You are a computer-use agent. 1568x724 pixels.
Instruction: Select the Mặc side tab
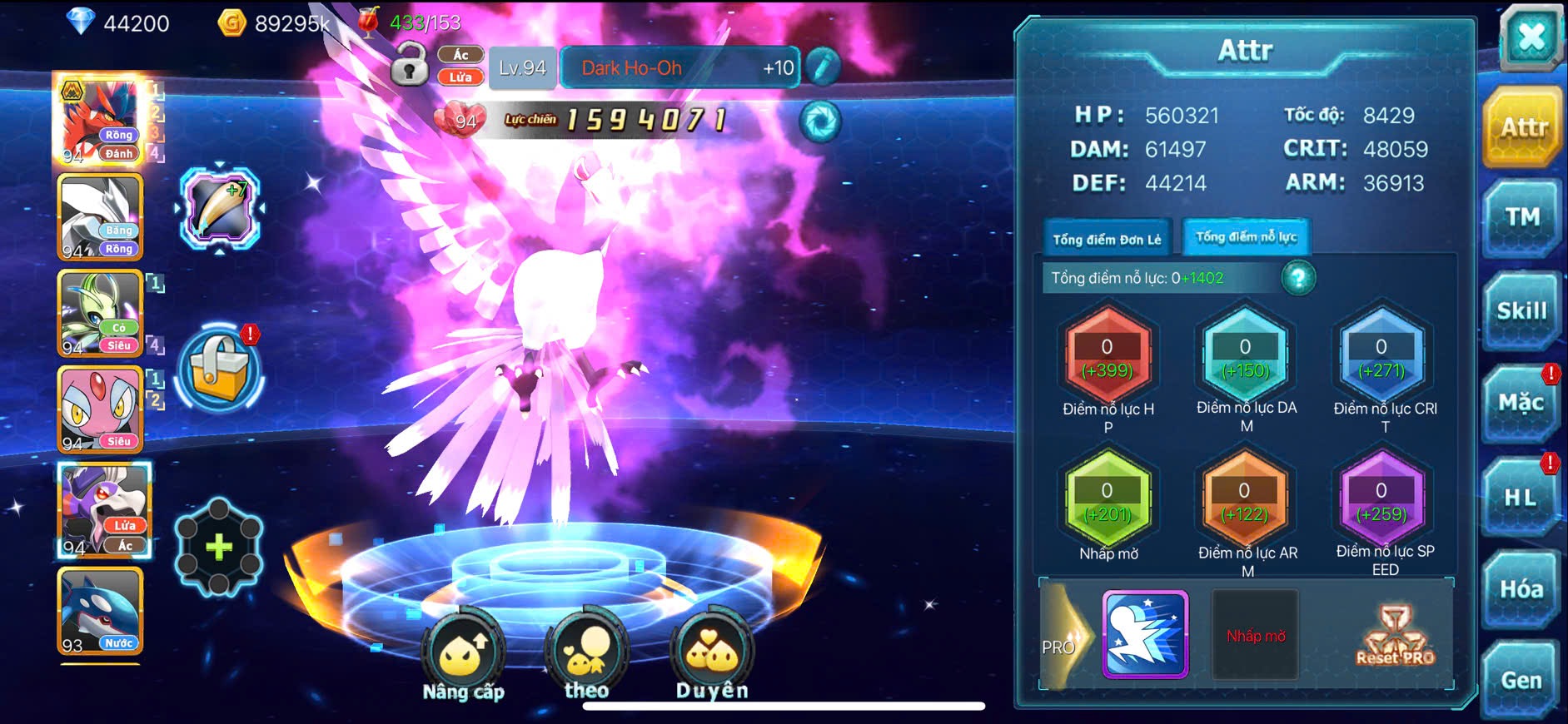pyautogui.click(x=1521, y=404)
